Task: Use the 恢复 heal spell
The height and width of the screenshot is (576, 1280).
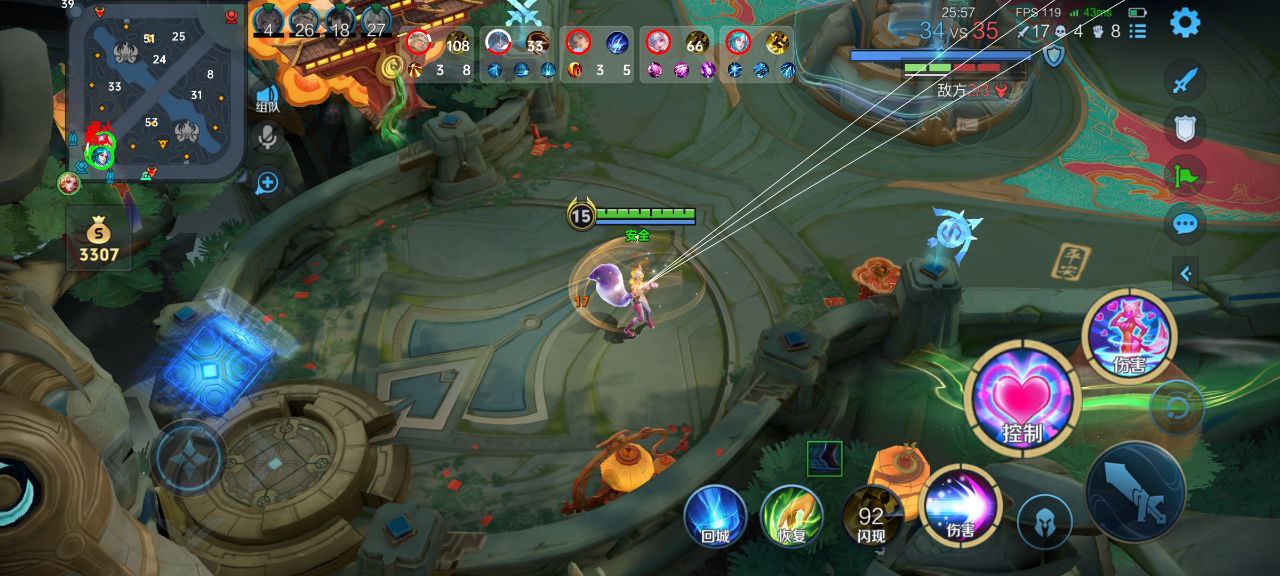Action: tap(791, 516)
